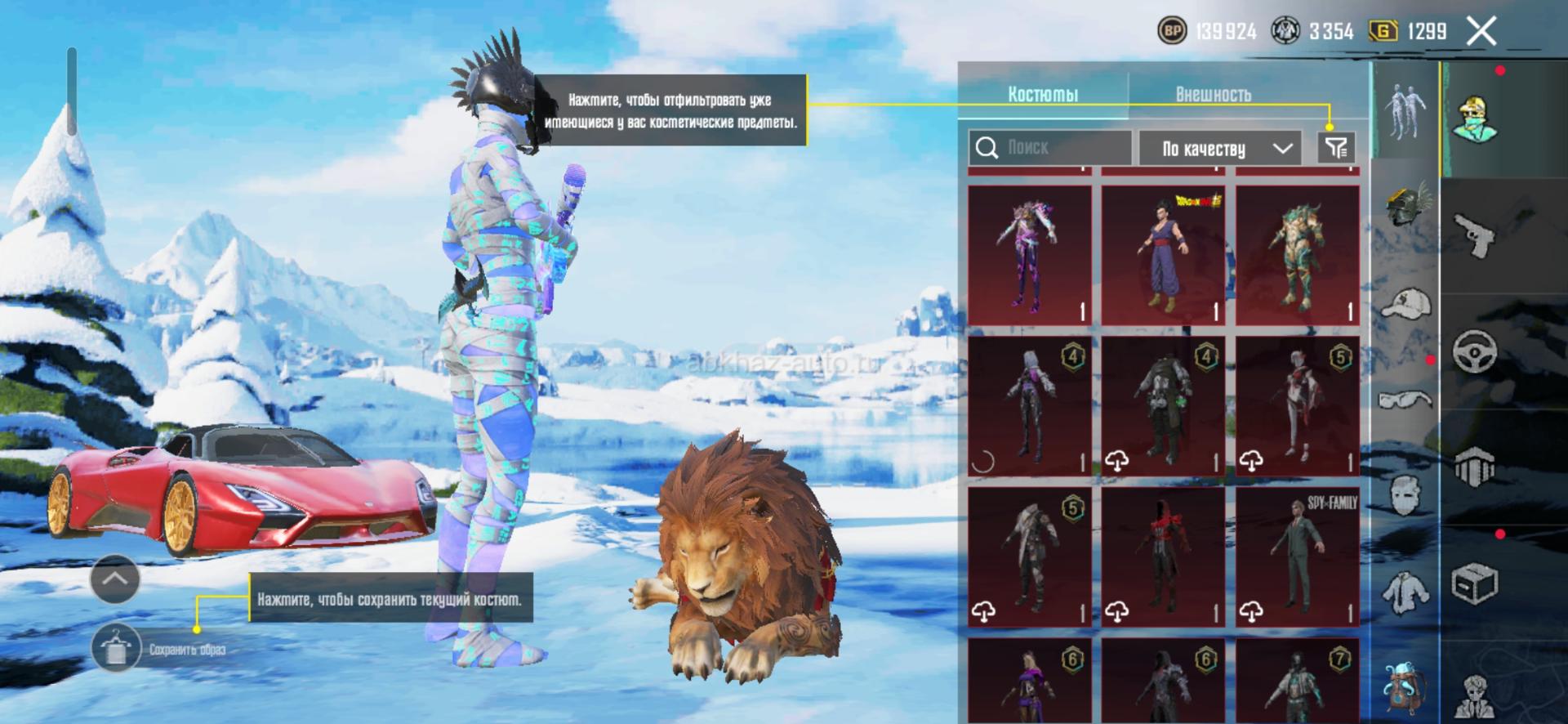1568x724 pixels.
Task: Select the teal and gold armored costume
Action: coord(1297,255)
